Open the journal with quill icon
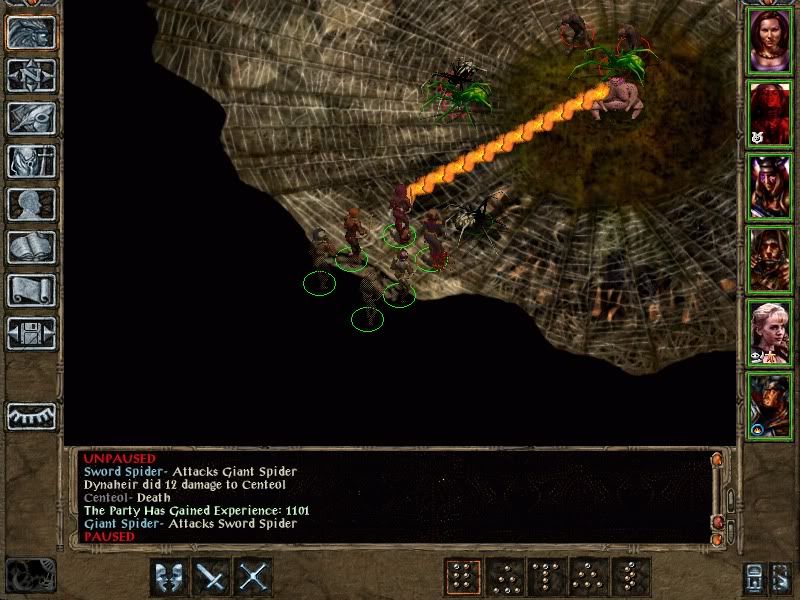 (x=31, y=118)
